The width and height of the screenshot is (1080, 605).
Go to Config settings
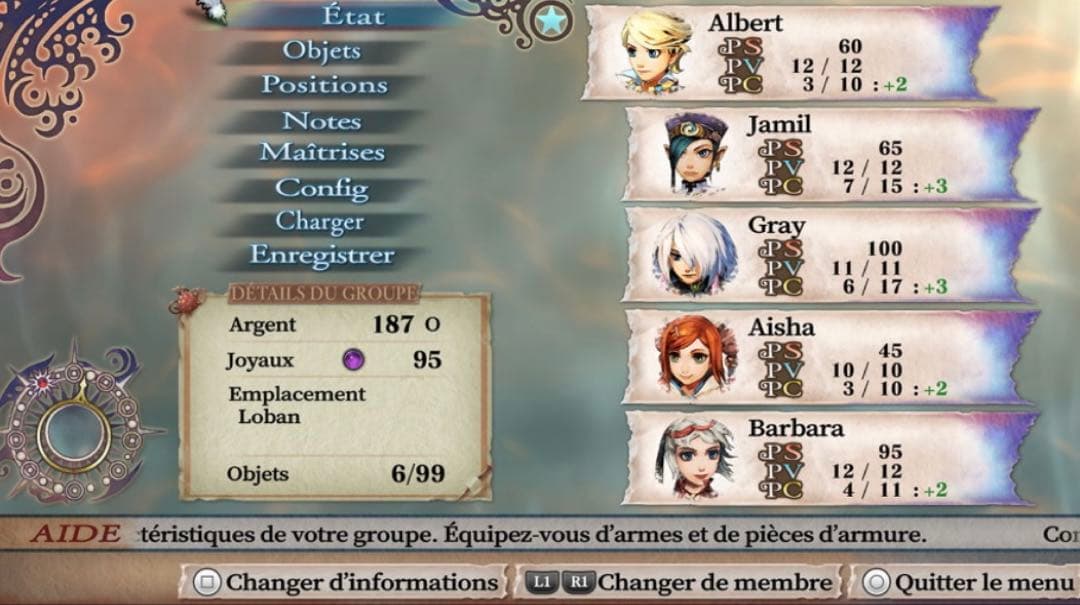click(x=321, y=188)
